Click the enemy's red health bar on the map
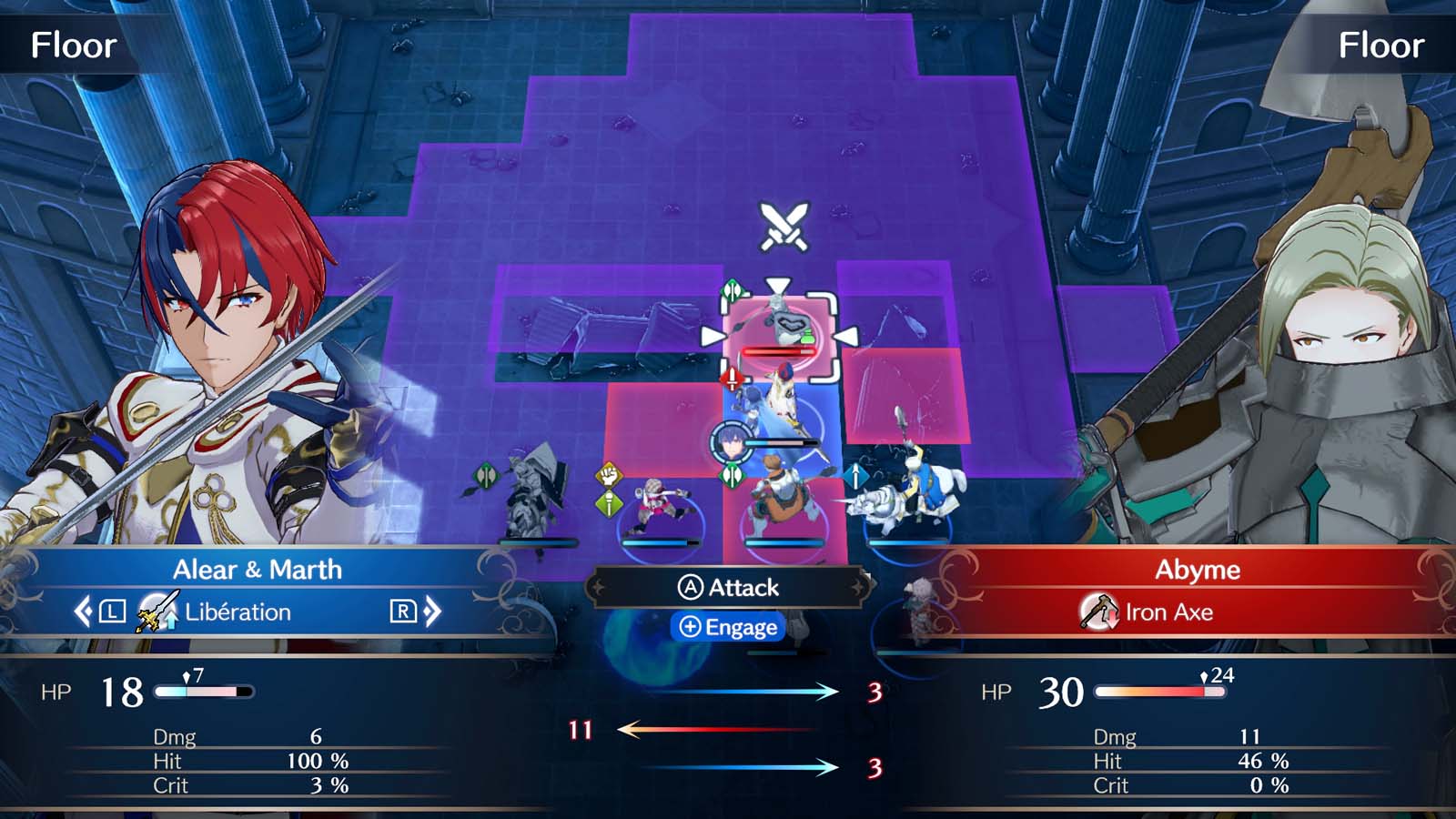The width and height of the screenshot is (1456, 819). pyautogui.click(x=778, y=353)
